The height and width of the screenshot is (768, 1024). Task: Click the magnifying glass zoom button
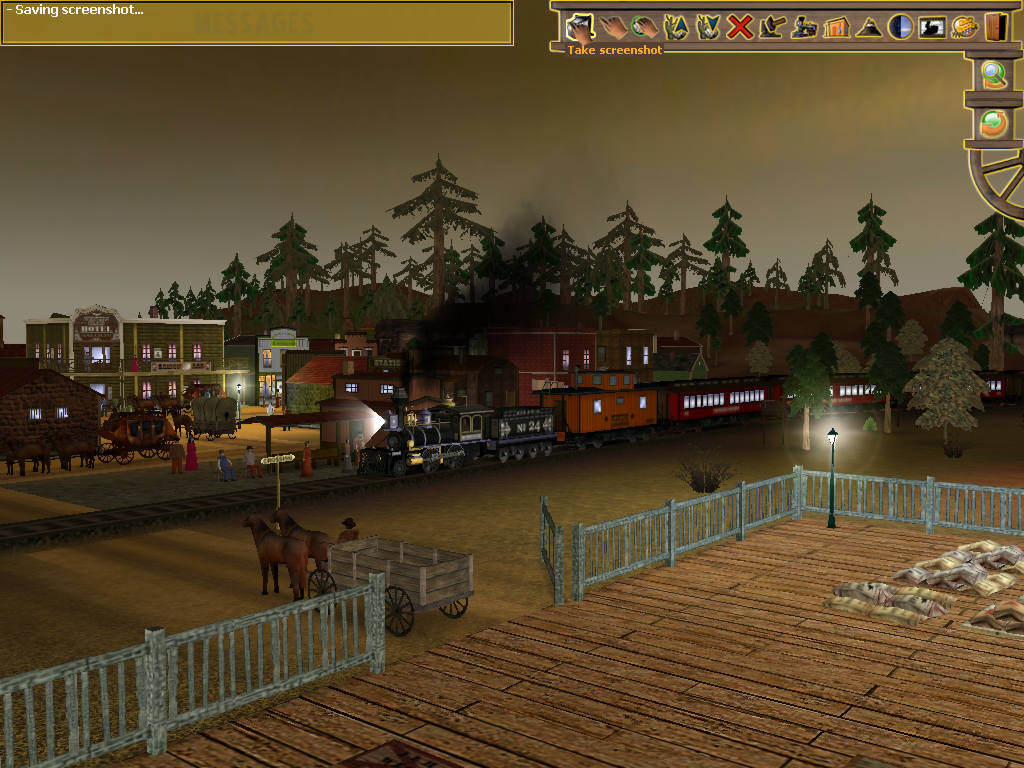pos(993,75)
